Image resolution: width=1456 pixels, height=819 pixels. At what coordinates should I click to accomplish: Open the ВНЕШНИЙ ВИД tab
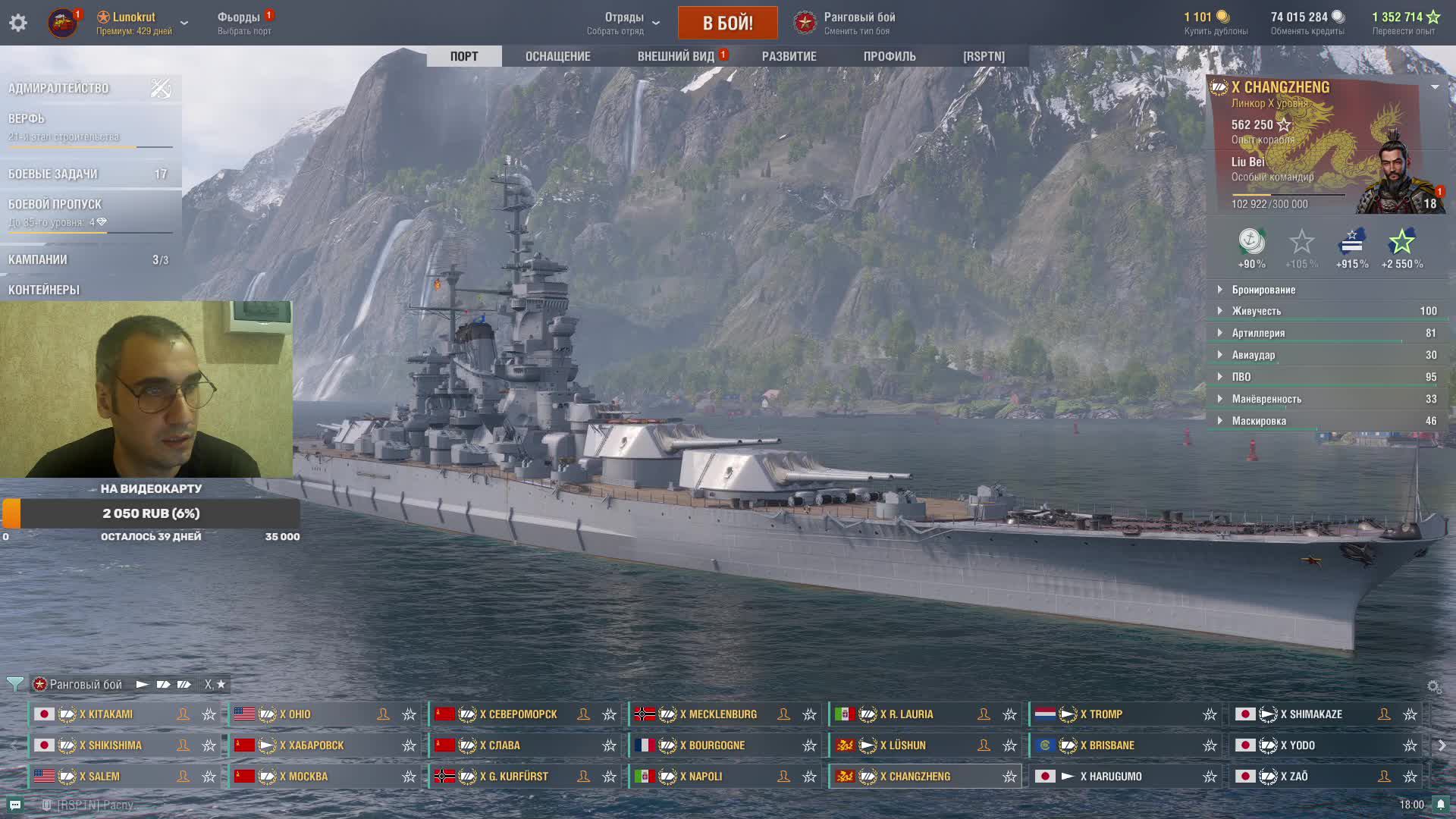tap(676, 56)
